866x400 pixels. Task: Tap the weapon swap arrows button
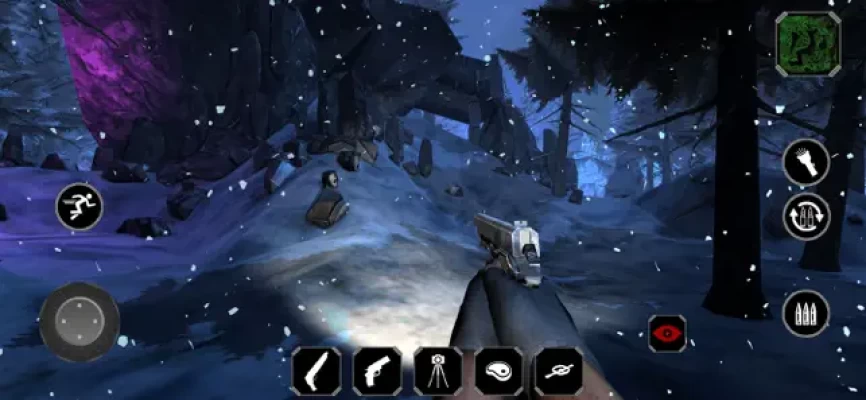pyautogui.click(x=806, y=216)
